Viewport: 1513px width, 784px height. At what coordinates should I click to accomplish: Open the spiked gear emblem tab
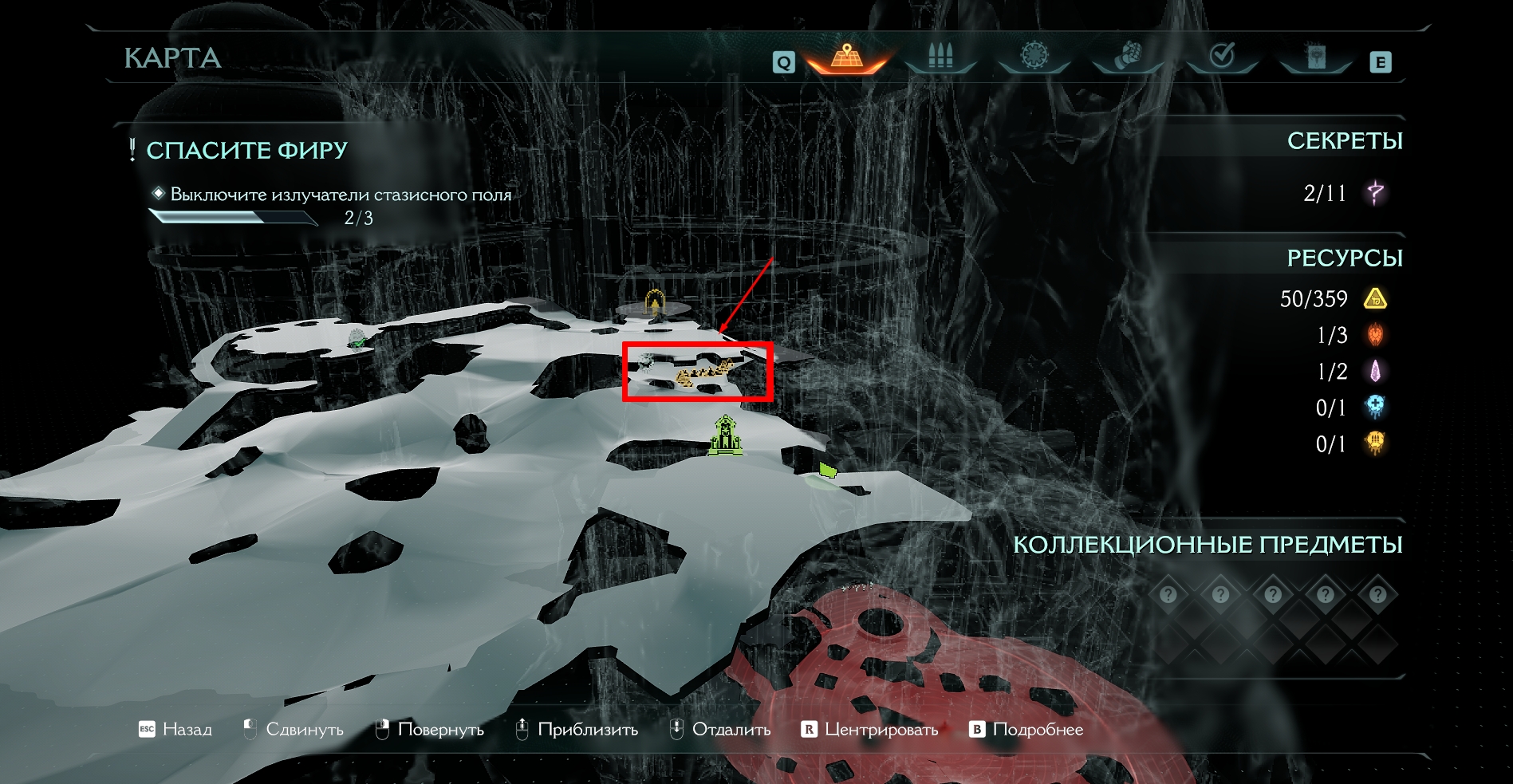1034,57
